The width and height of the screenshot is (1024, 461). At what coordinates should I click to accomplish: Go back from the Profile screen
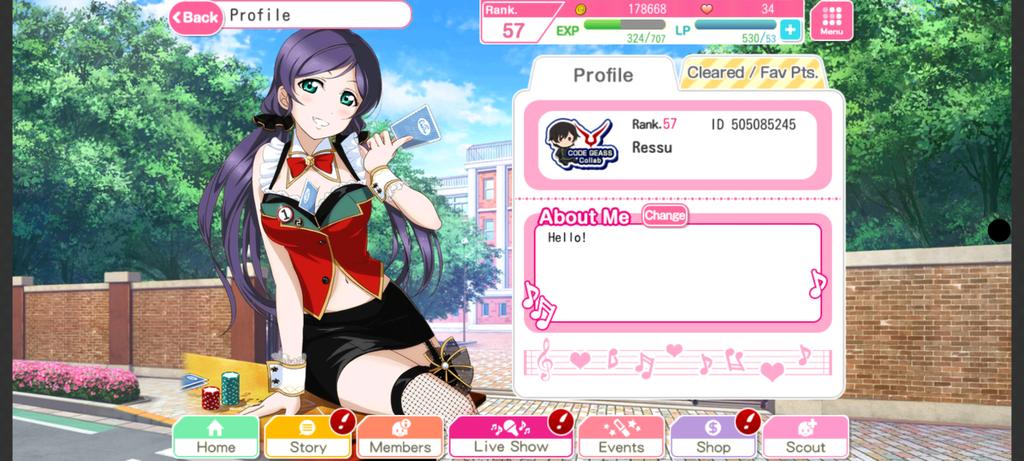pos(196,17)
